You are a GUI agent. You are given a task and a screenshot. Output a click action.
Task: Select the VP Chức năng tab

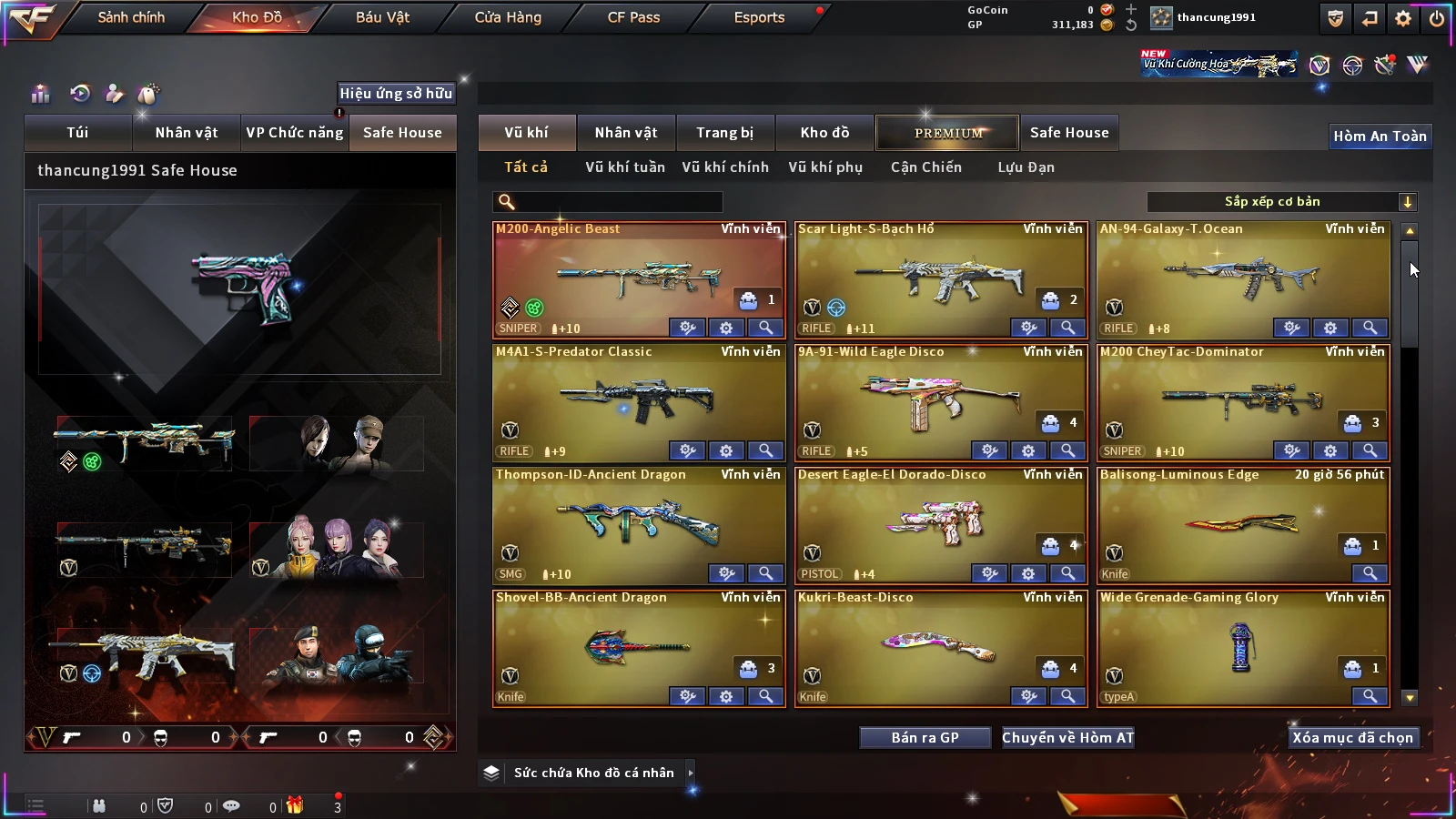[x=295, y=133]
